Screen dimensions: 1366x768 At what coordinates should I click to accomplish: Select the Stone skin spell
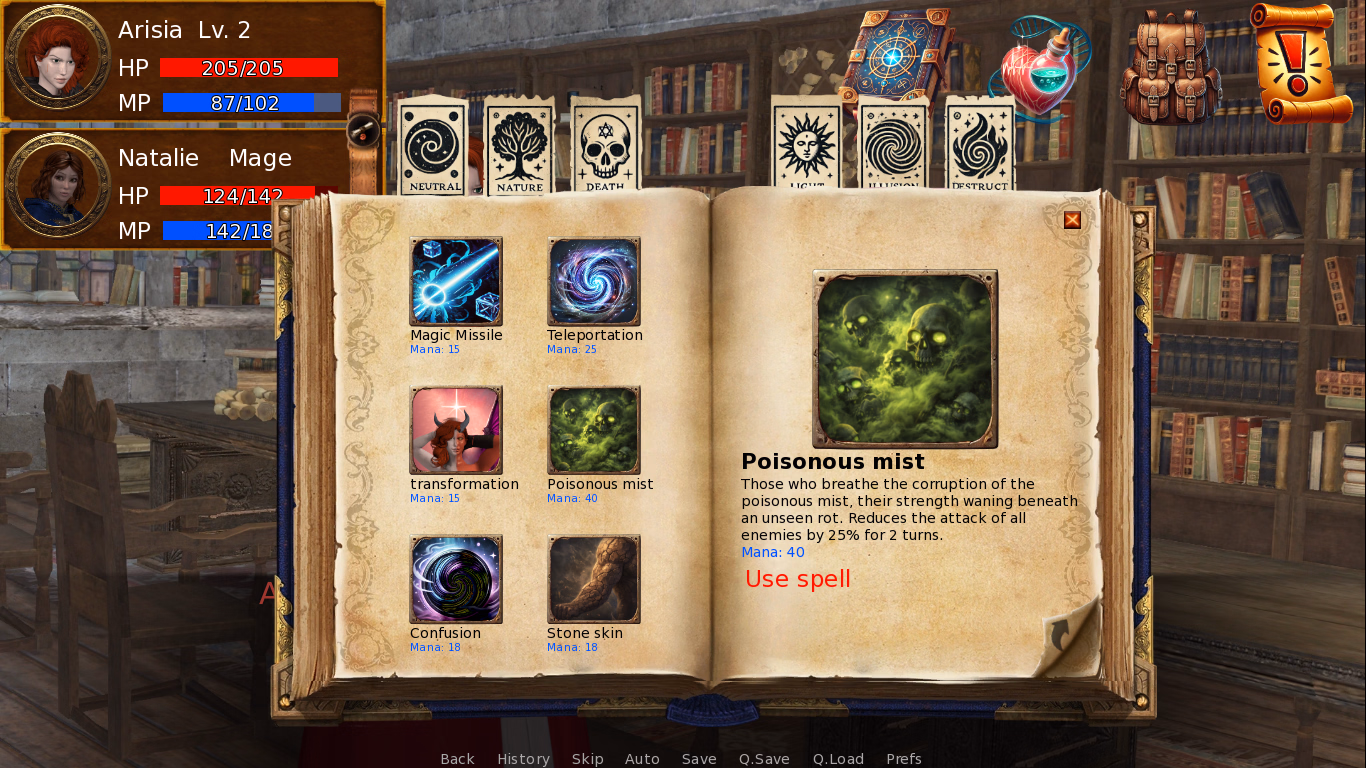594,579
